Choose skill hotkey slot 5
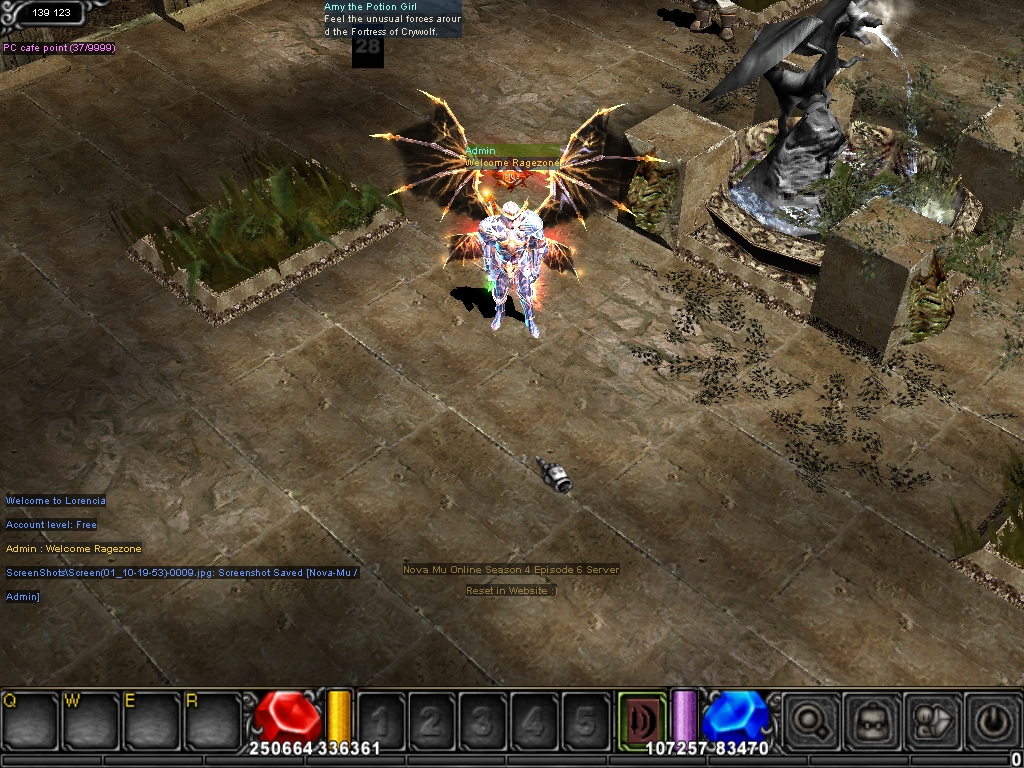Screen dimensions: 1024x768 tap(585, 719)
